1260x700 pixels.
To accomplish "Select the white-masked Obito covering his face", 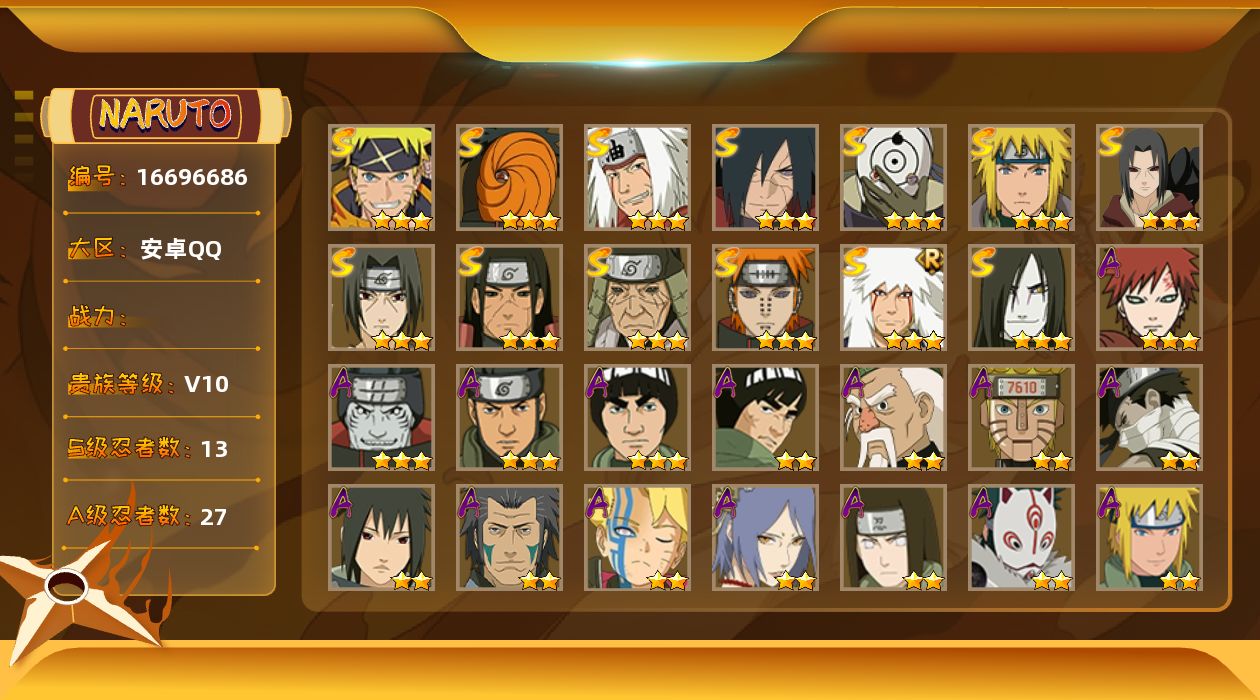I will 893,177.
